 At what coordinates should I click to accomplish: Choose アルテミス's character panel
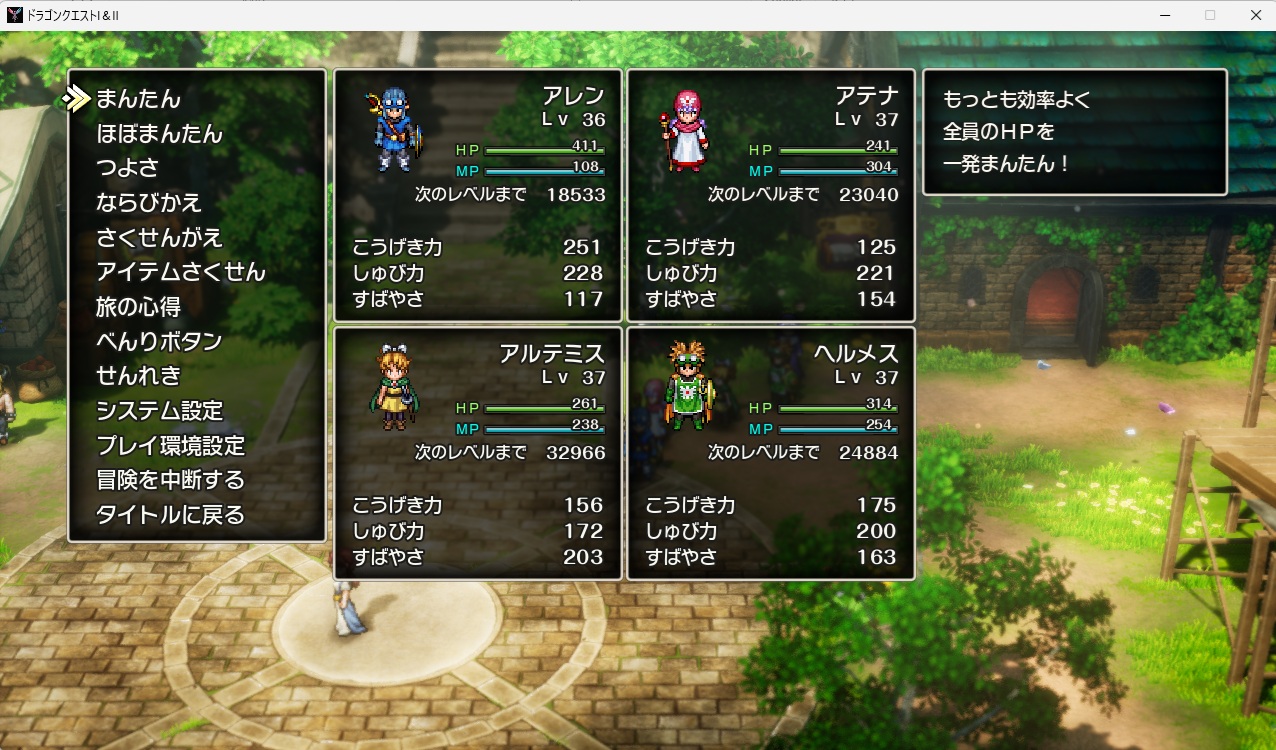click(478, 453)
